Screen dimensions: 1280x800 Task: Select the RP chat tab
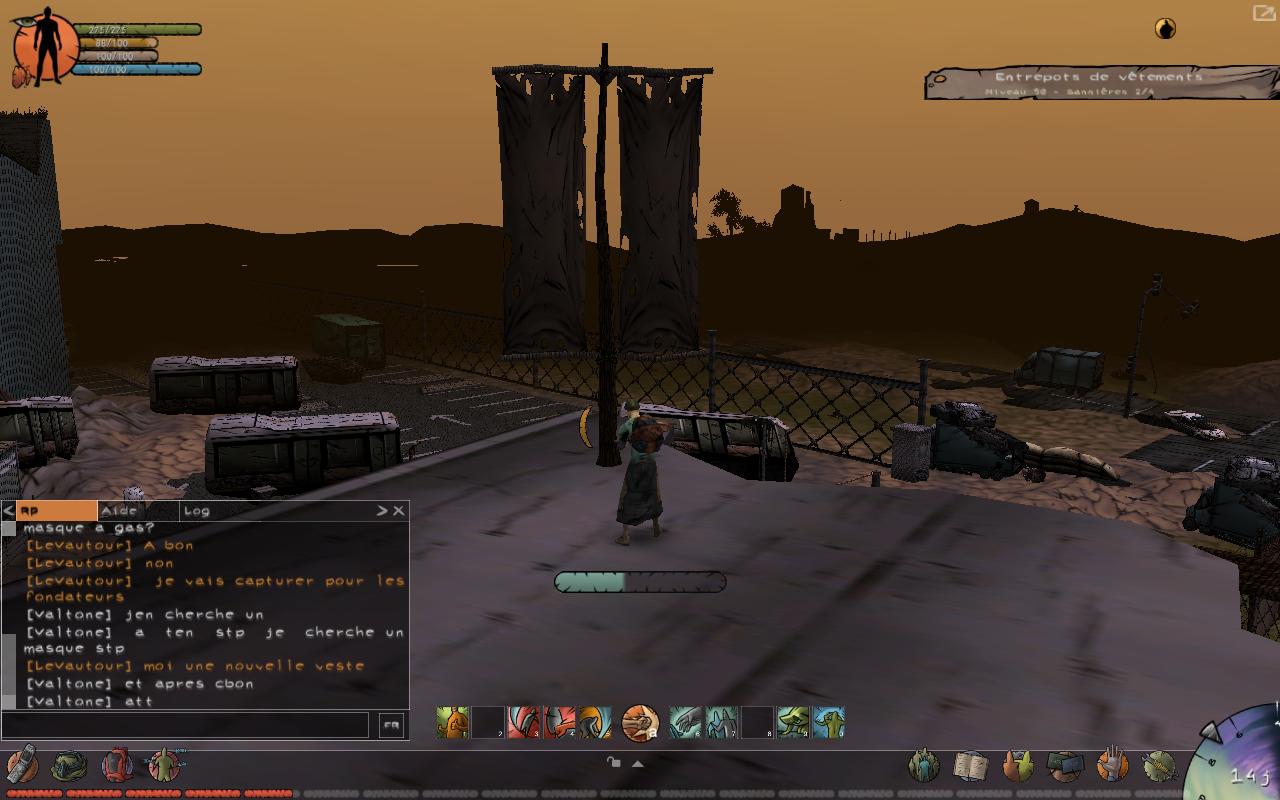tap(55, 511)
